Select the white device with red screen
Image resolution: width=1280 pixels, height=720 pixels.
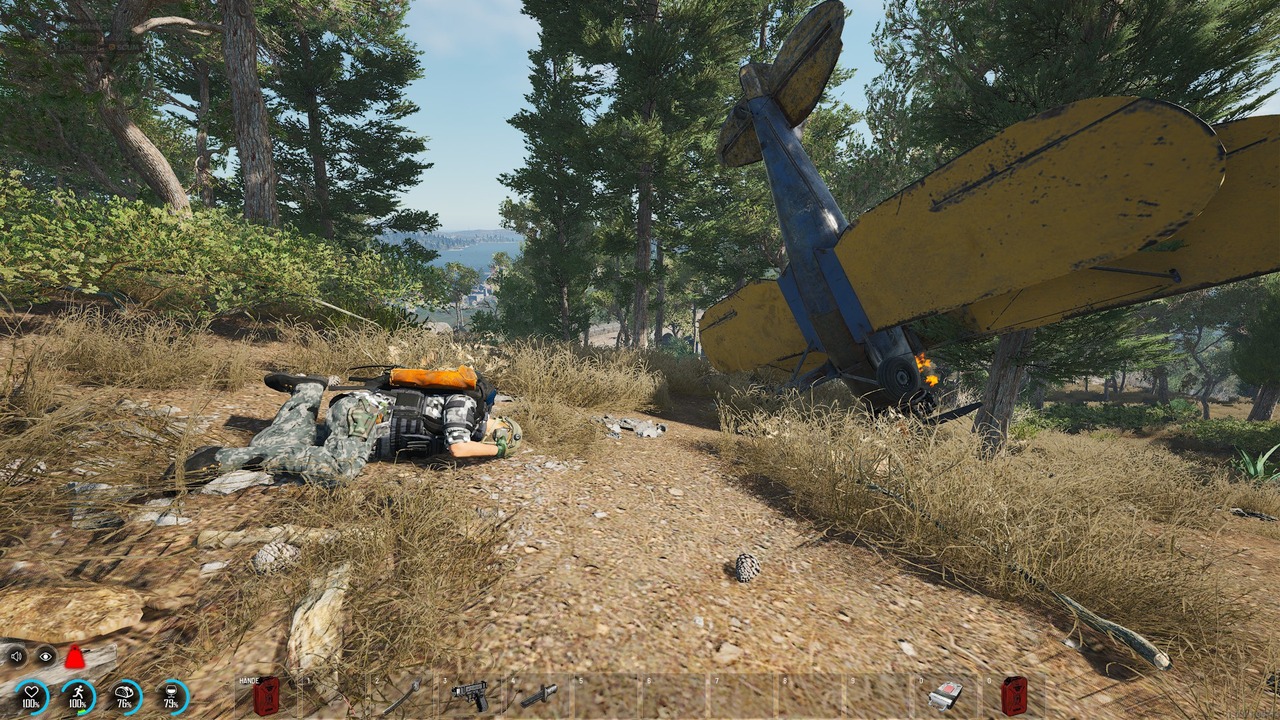944,695
